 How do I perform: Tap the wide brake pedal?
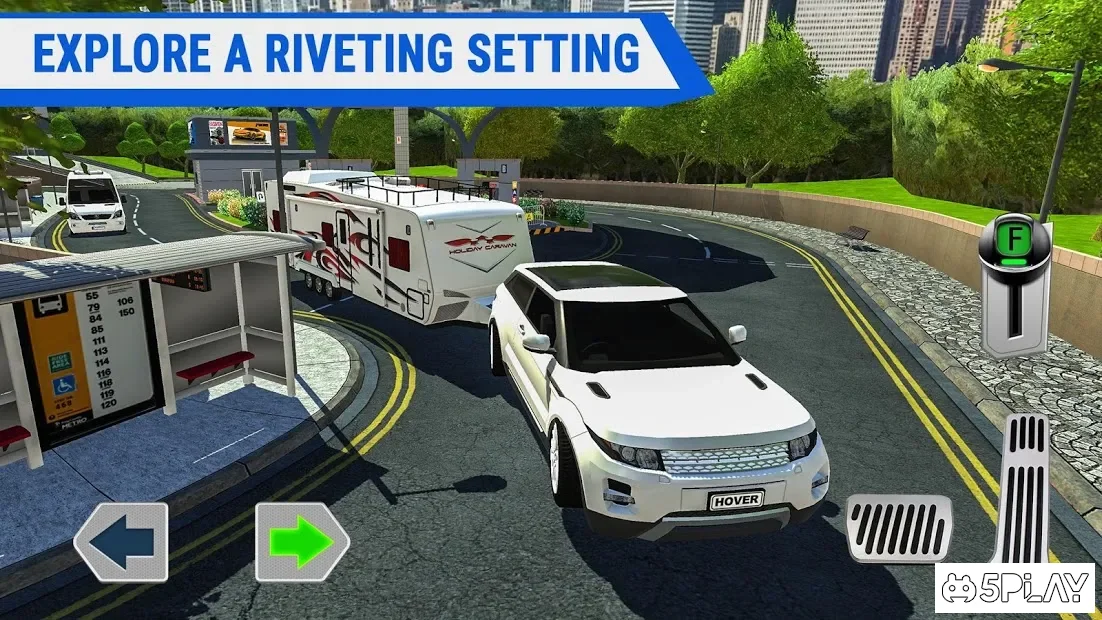899,528
